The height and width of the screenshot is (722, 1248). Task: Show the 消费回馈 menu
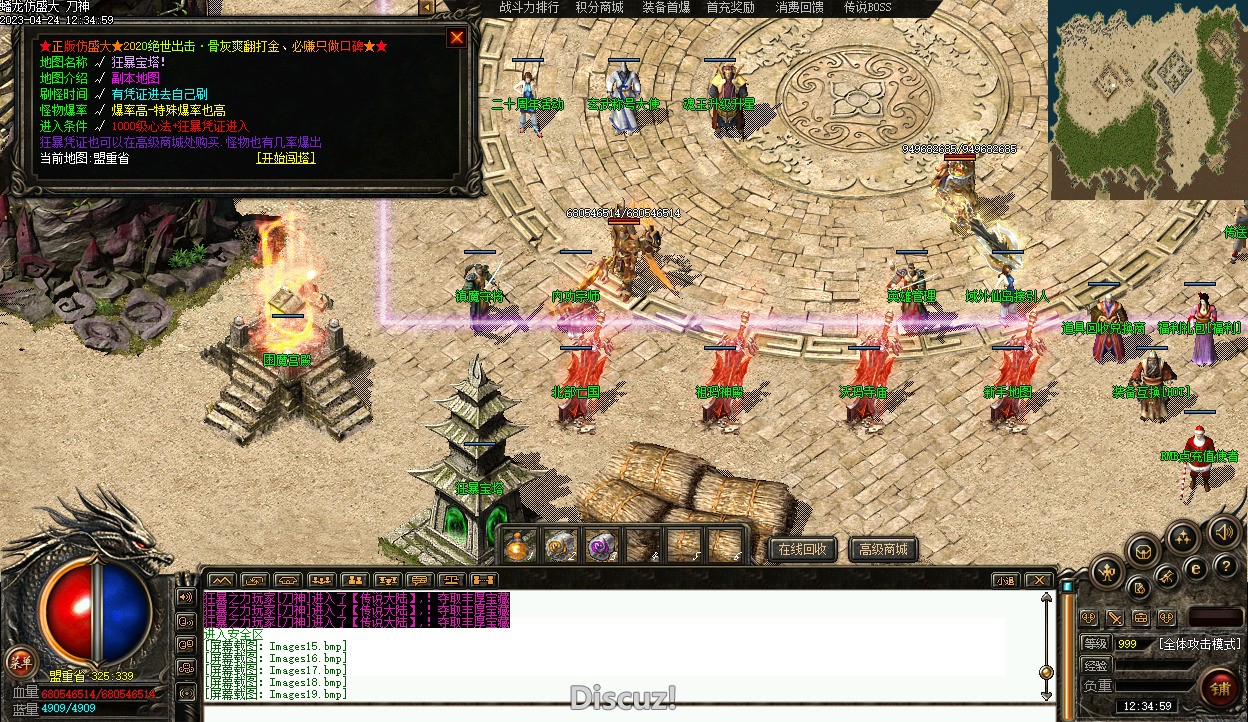point(800,8)
